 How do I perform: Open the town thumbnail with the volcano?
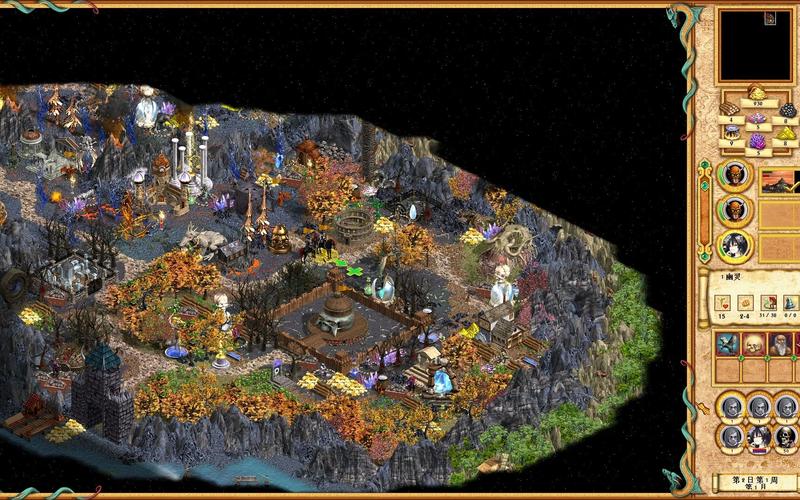[779, 181]
